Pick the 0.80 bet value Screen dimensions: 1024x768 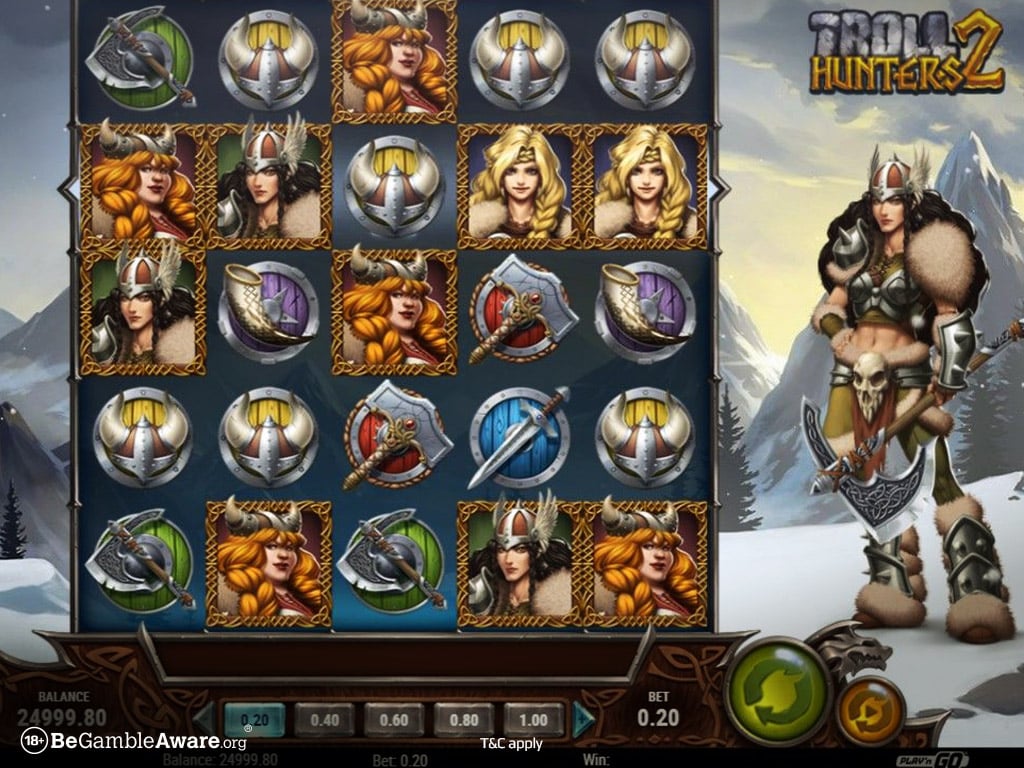click(x=464, y=718)
